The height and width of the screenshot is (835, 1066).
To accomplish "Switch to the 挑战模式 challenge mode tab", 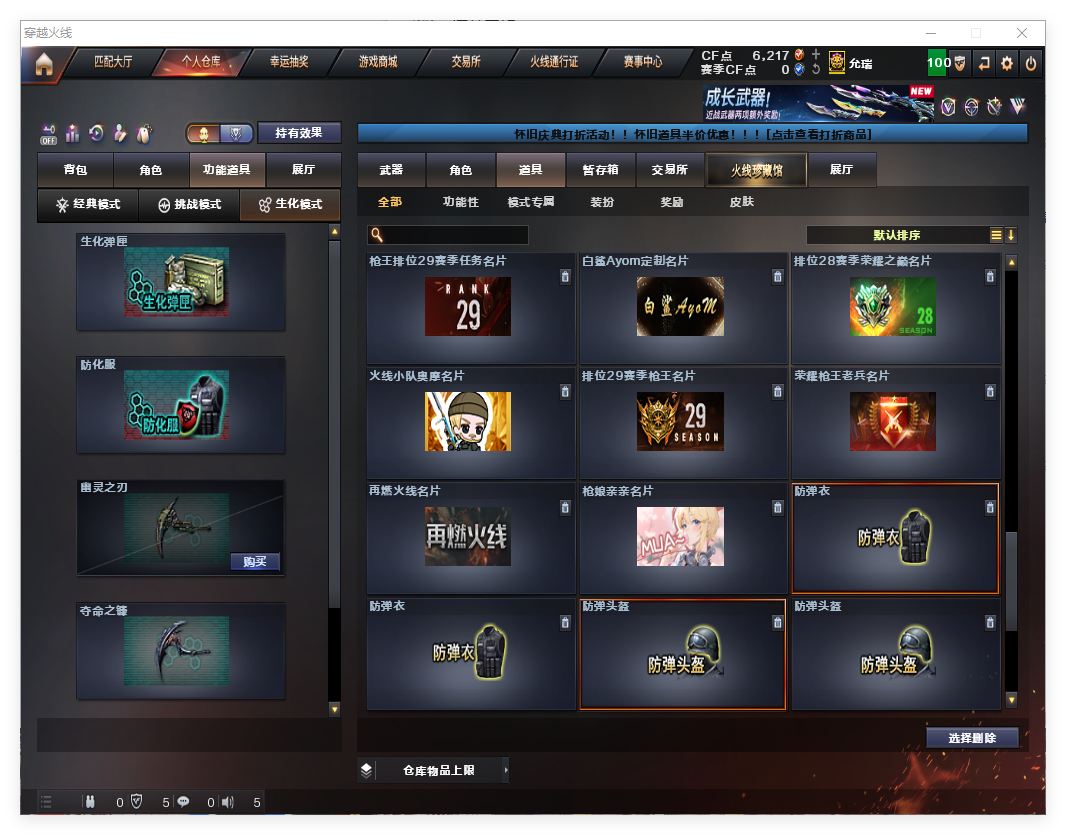I will tap(189, 204).
